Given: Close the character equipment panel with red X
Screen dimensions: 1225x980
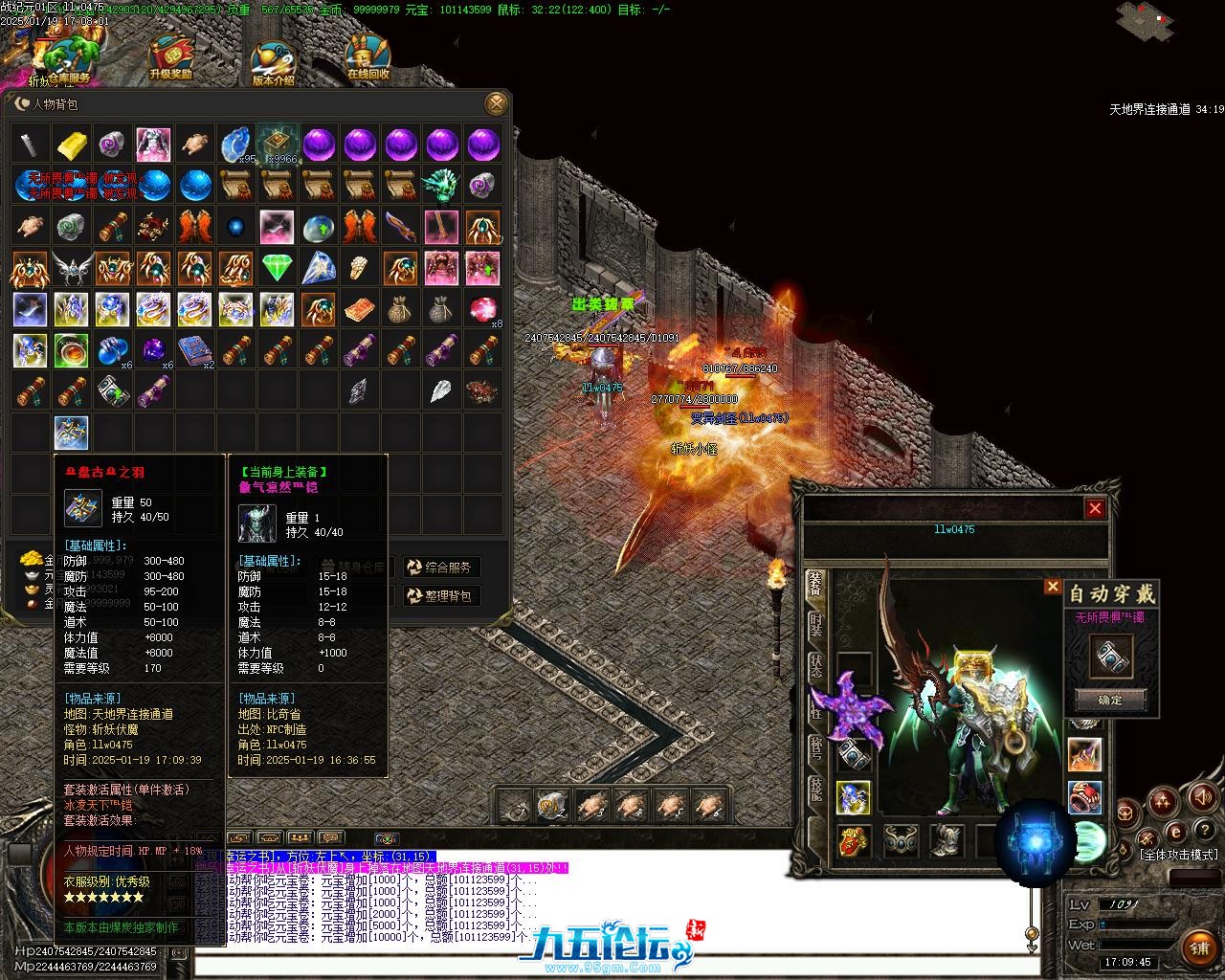Looking at the screenshot, I should click(x=1095, y=508).
